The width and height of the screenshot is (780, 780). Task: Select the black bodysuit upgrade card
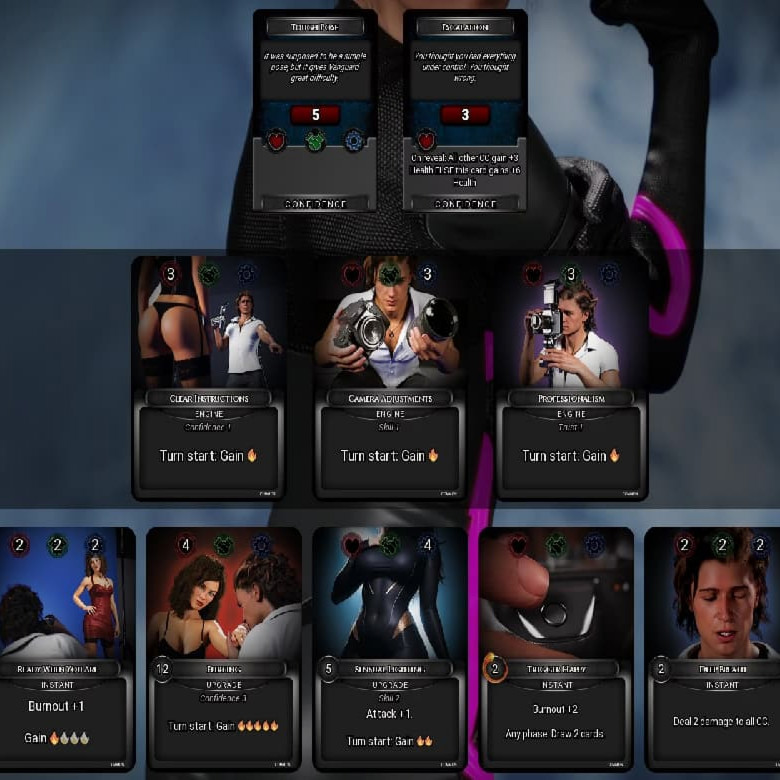(x=389, y=648)
